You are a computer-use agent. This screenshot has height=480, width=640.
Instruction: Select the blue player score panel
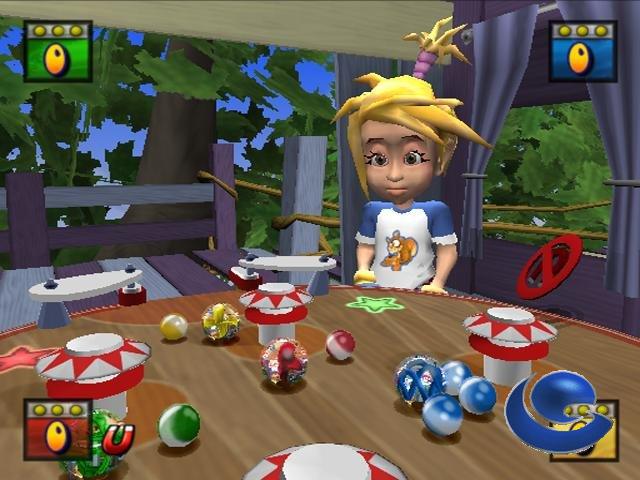tap(583, 51)
